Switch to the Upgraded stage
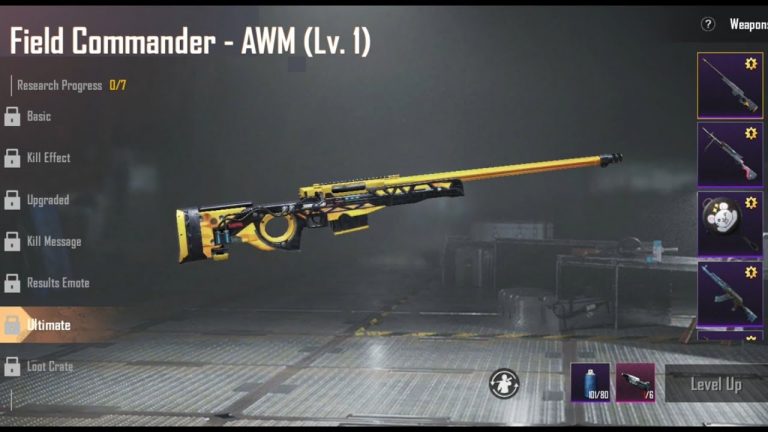 tap(47, 200)
